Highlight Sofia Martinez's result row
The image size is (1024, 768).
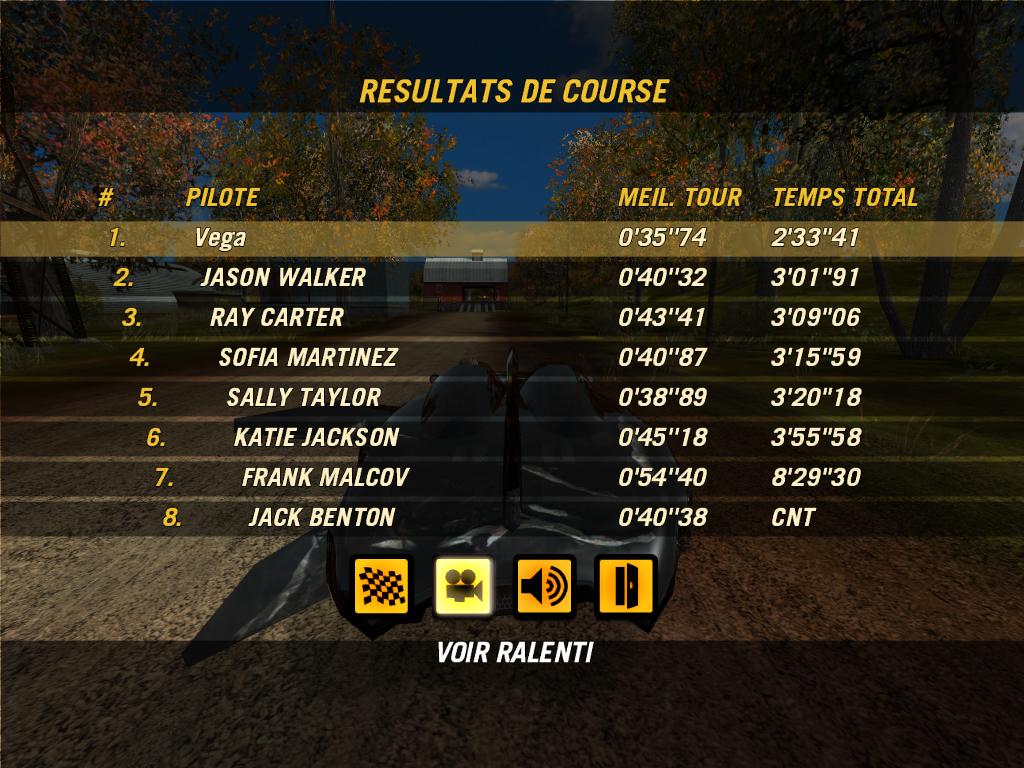tap(511, 358)
